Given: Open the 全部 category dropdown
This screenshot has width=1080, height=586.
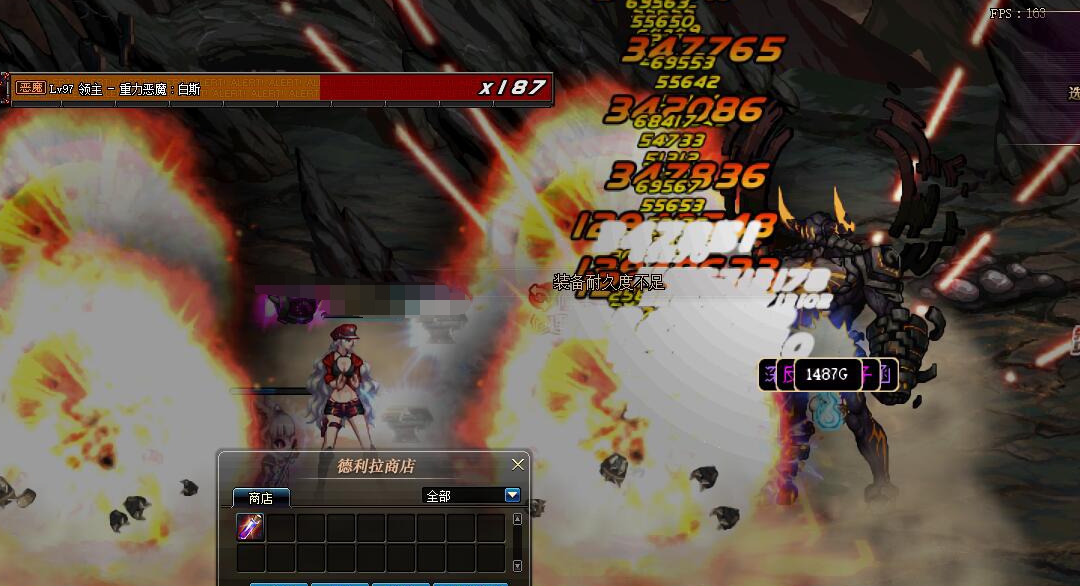Looking at the screenshot, I should [x=512, y=495].
